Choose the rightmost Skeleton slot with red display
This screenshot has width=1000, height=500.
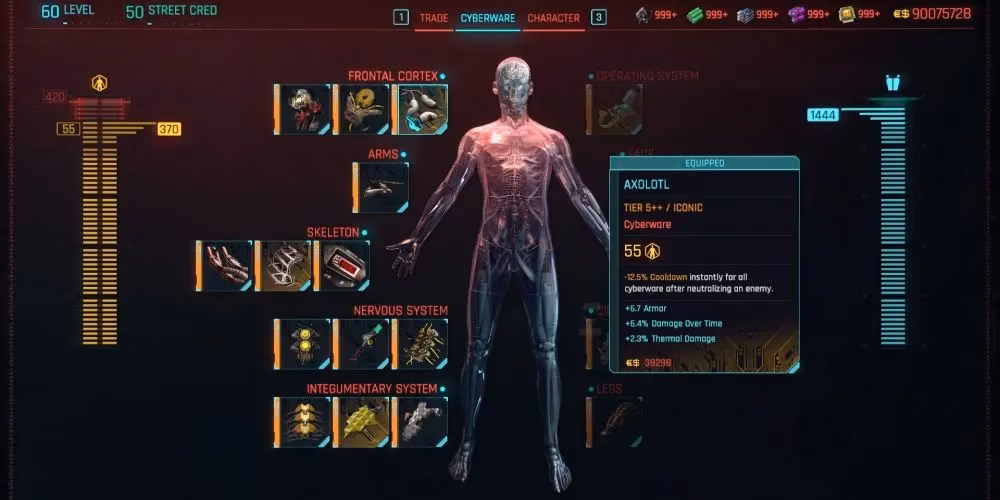[x=344, y=265]
